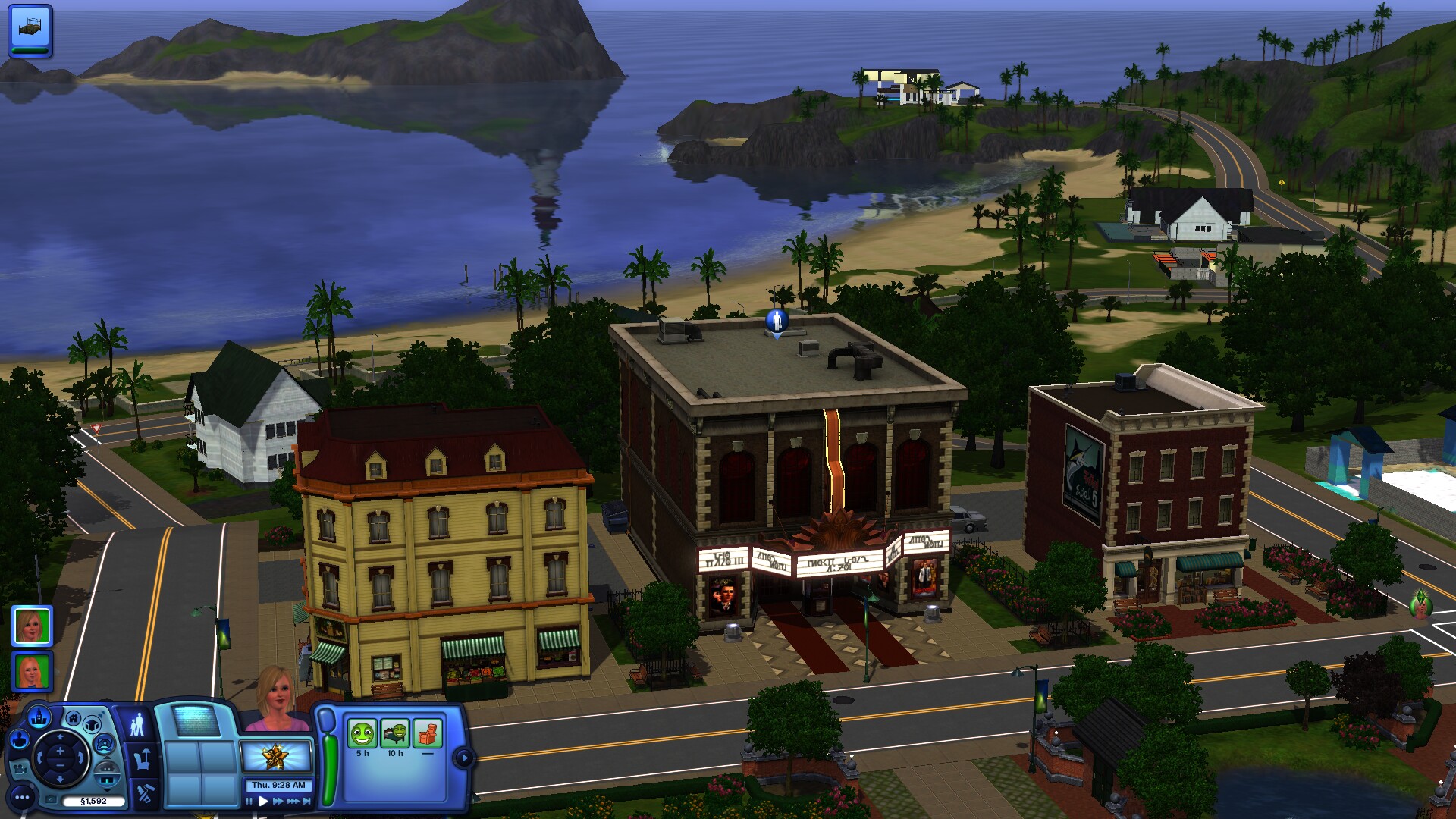Expand the Sim panel with the arrow button
This screenshot has height=819, width=1456.
[x=463, y=757]
